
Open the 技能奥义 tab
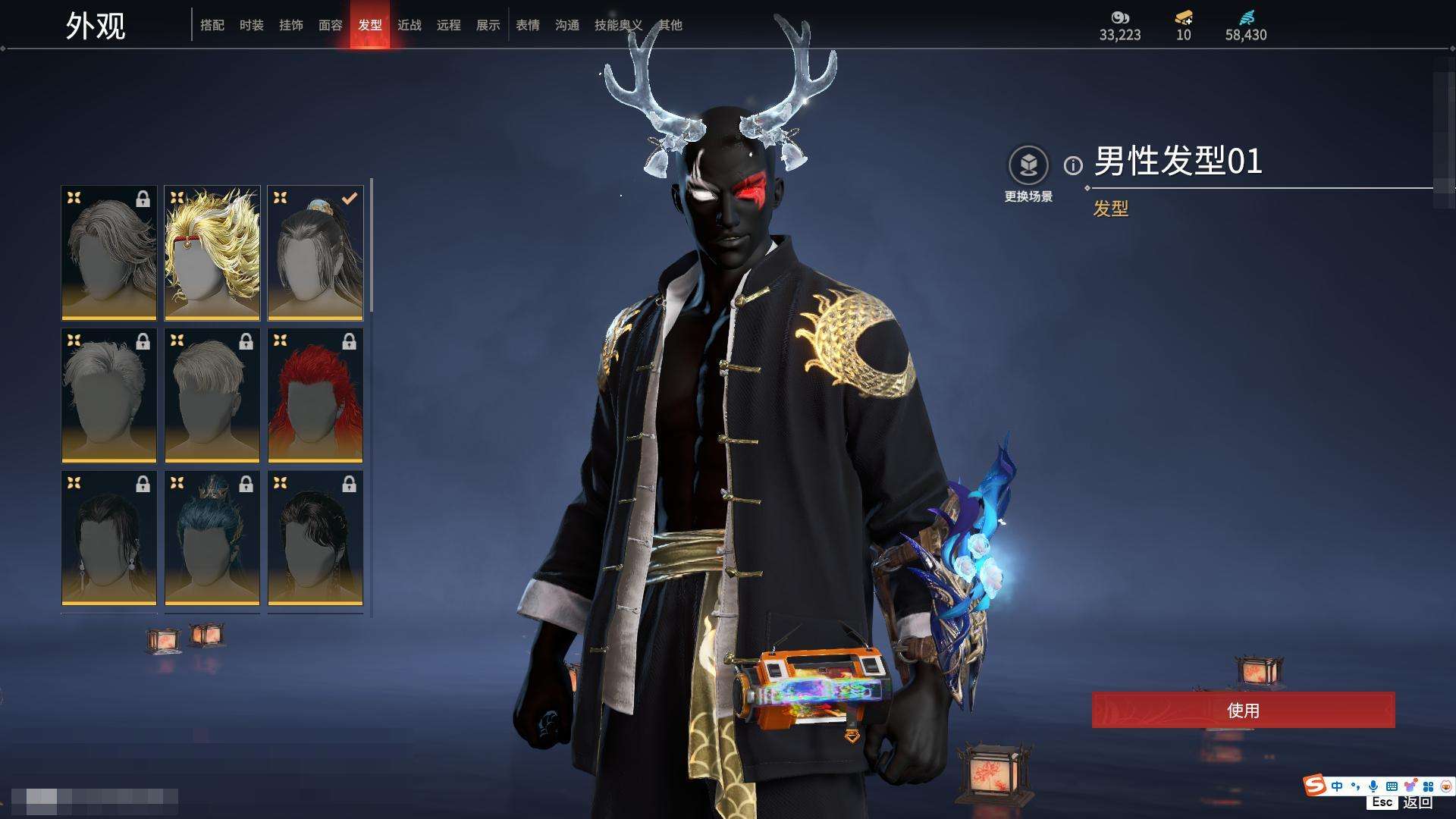[x=617, y=25]
